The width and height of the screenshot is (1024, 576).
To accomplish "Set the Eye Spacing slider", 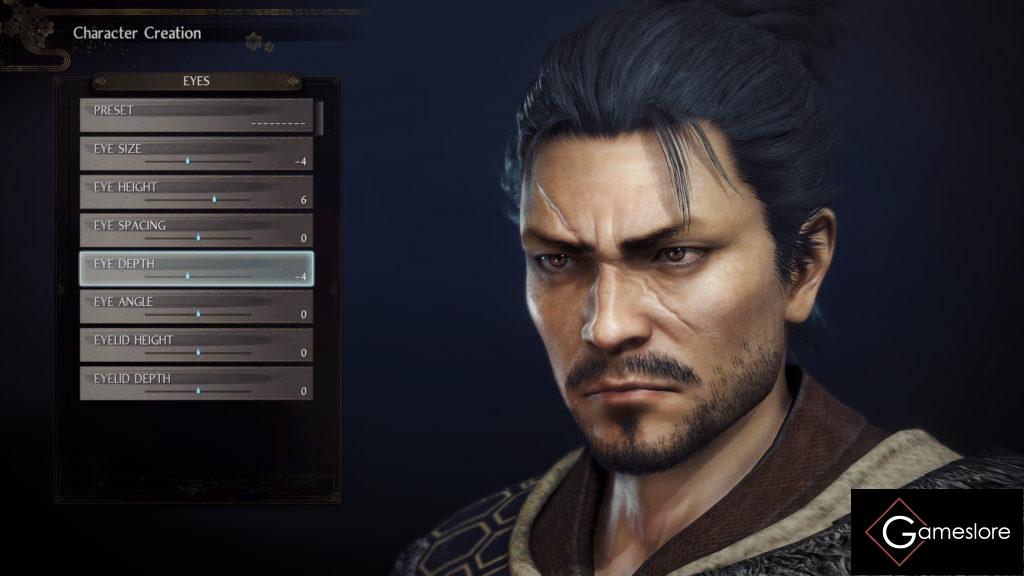I will click(198, 237).
